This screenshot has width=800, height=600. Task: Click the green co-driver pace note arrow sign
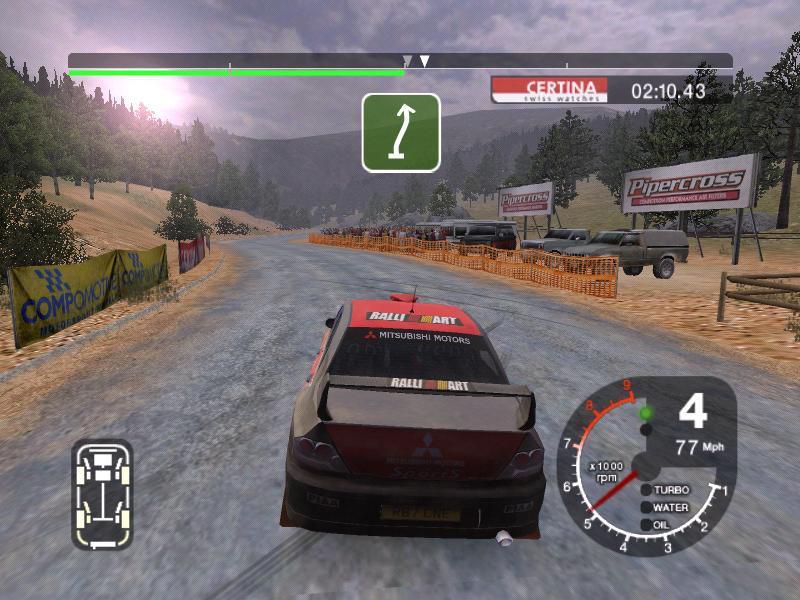click(401, 132)
